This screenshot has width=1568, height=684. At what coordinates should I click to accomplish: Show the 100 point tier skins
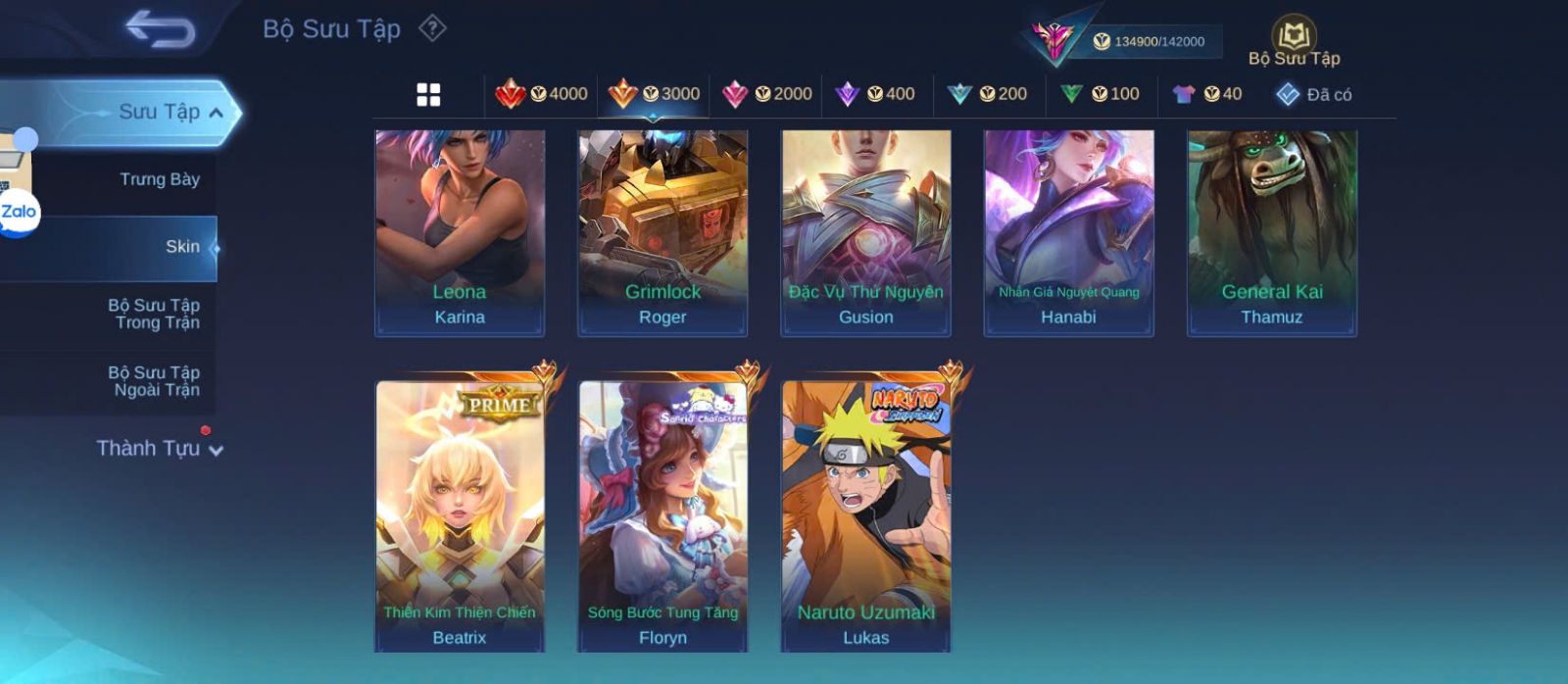point(1100,94)
